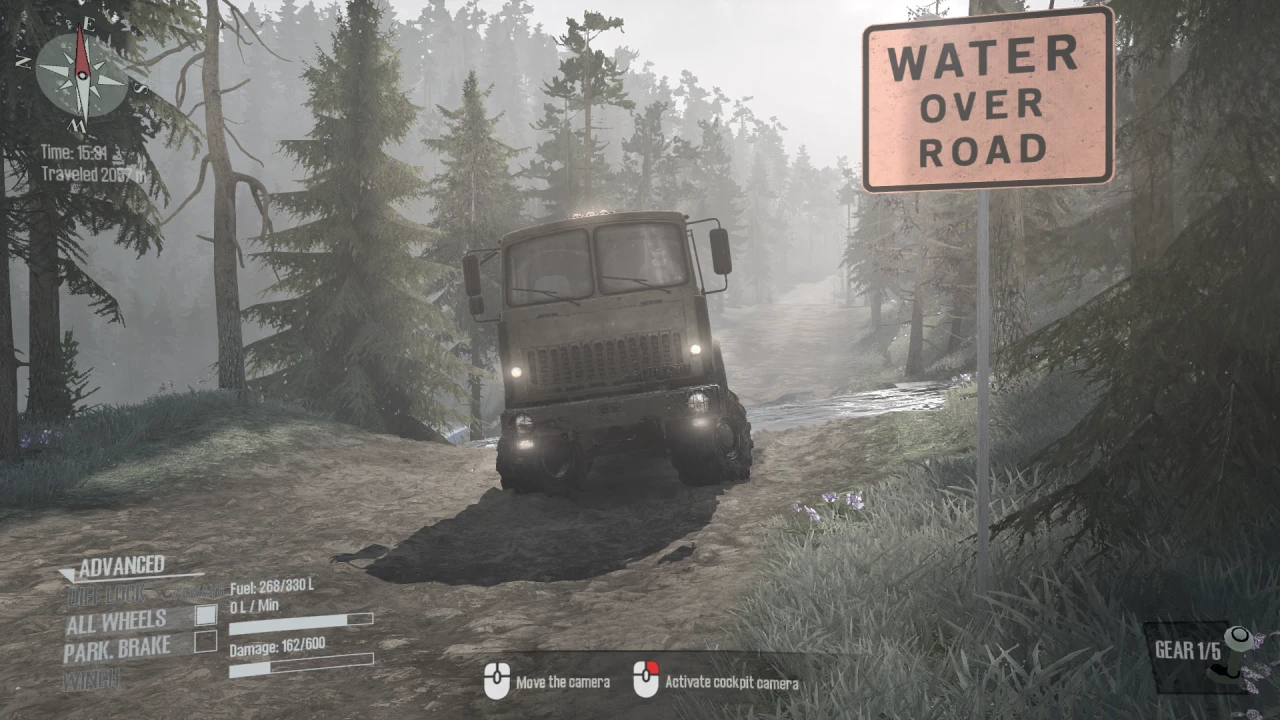Select the WINCH function icon label
This screenshot has height=720, width=1280.
point(90,680)
